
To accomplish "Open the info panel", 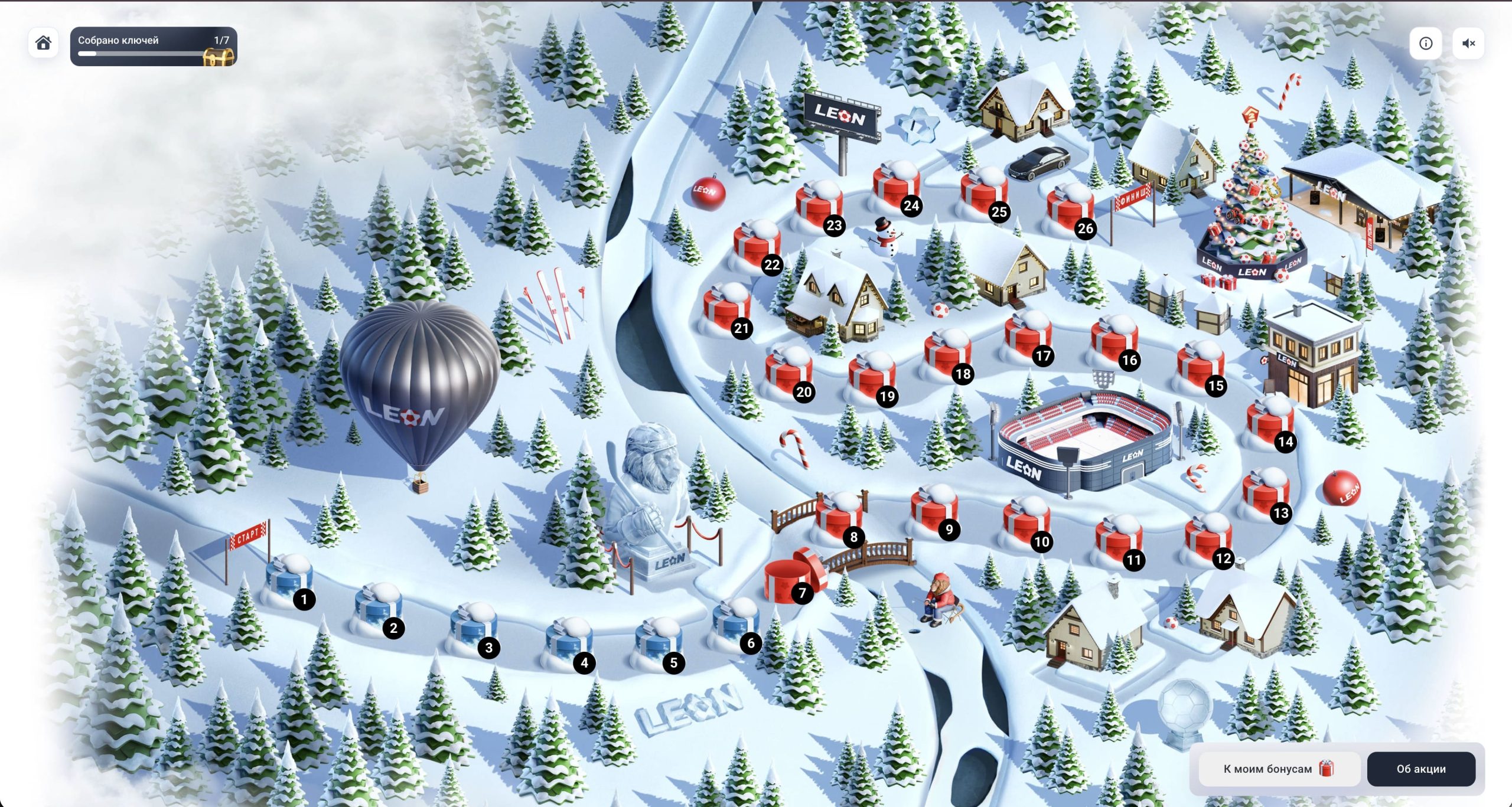I will [1425, 43].
